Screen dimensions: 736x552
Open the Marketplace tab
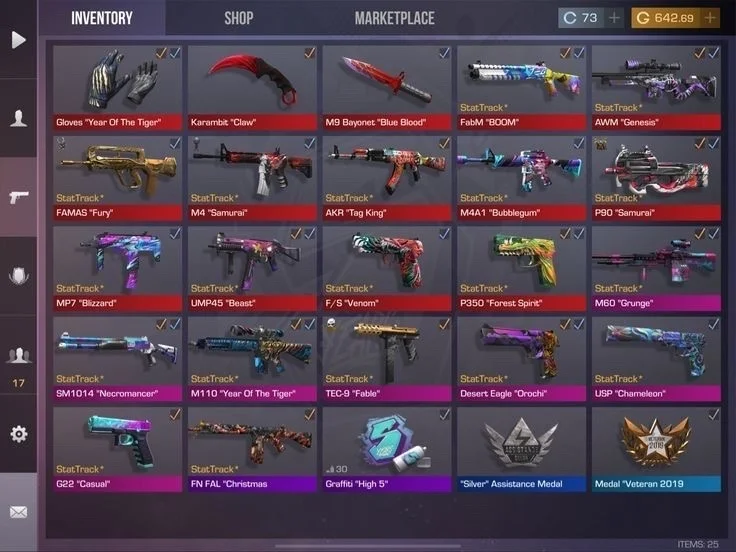click(x=394, y=18)
